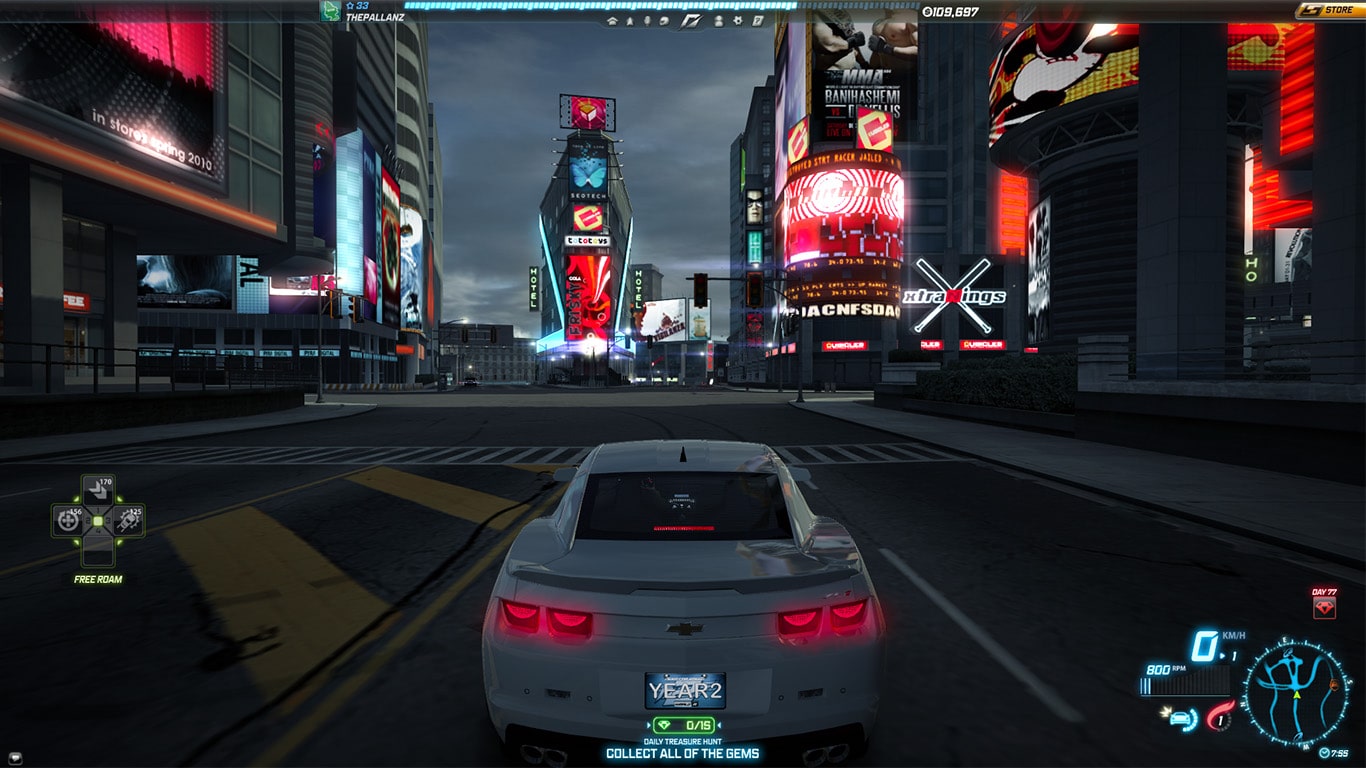
Task: Click the minimap in the bottom-right corner
Action: 1296,691
